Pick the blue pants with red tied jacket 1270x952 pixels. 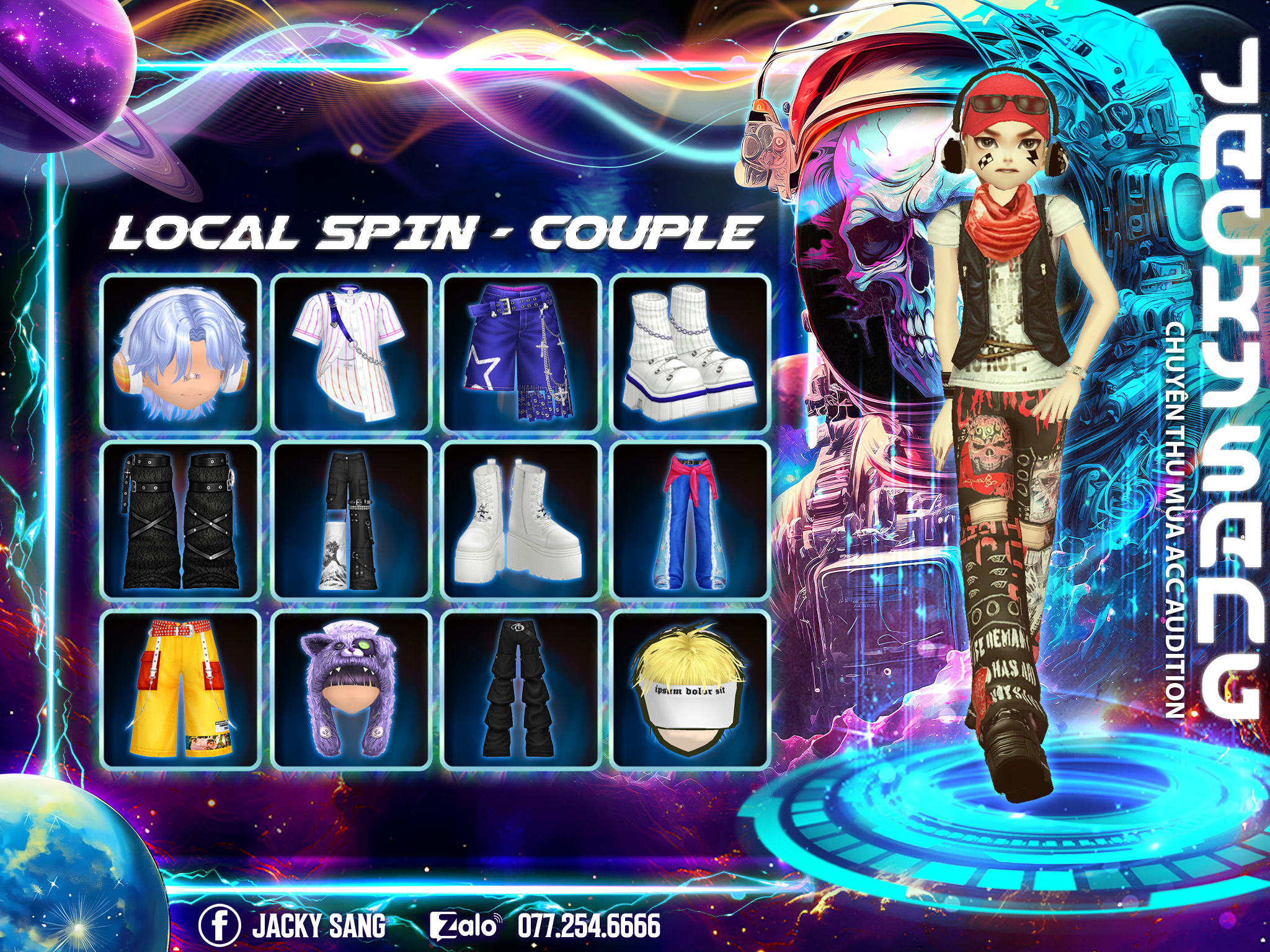[690, 521]
